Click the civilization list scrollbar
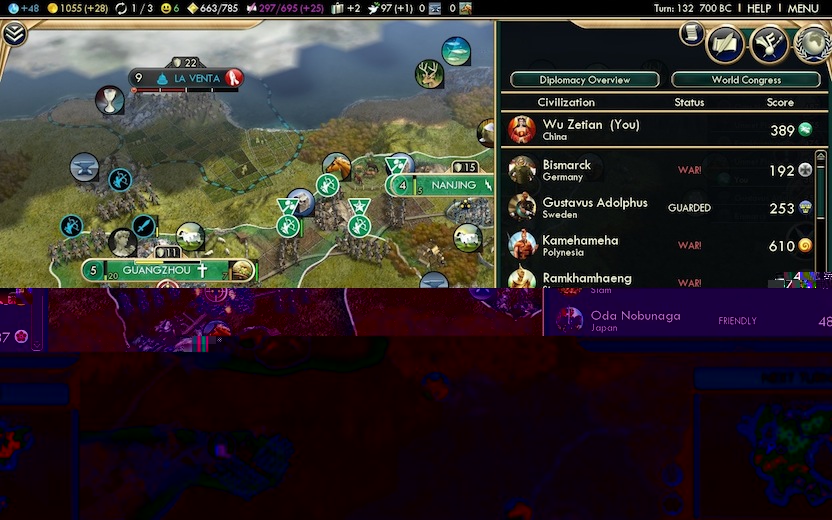 point(822,210)
